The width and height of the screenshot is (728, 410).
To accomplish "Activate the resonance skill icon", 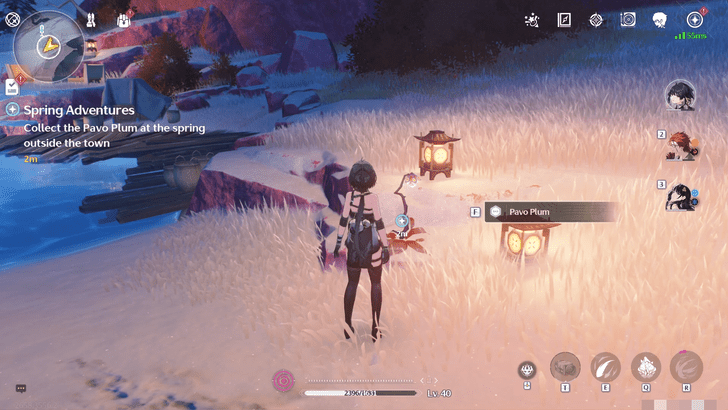I will (x=605, y=367).
